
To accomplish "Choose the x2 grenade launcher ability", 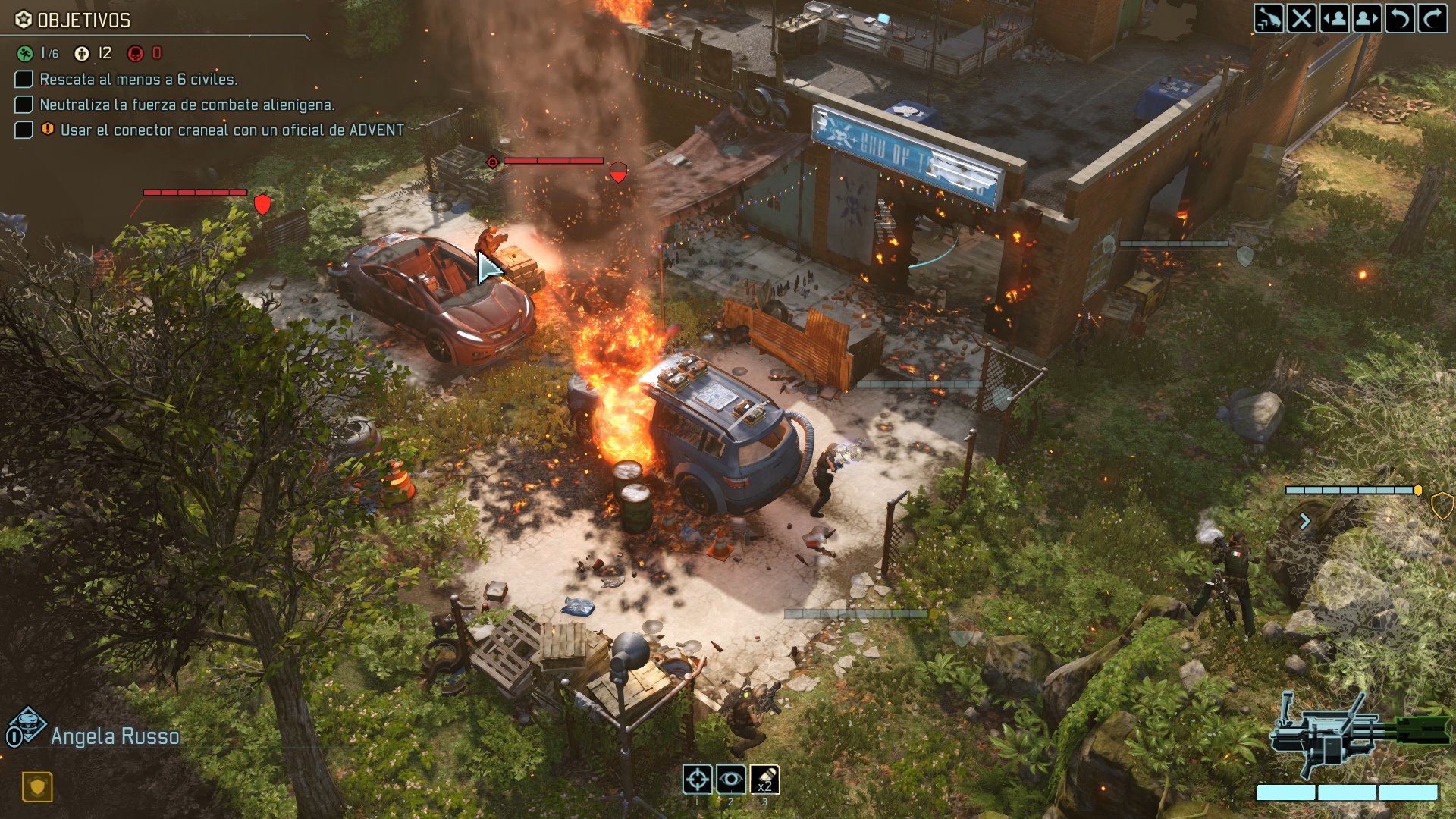I will tap(764, 779).
